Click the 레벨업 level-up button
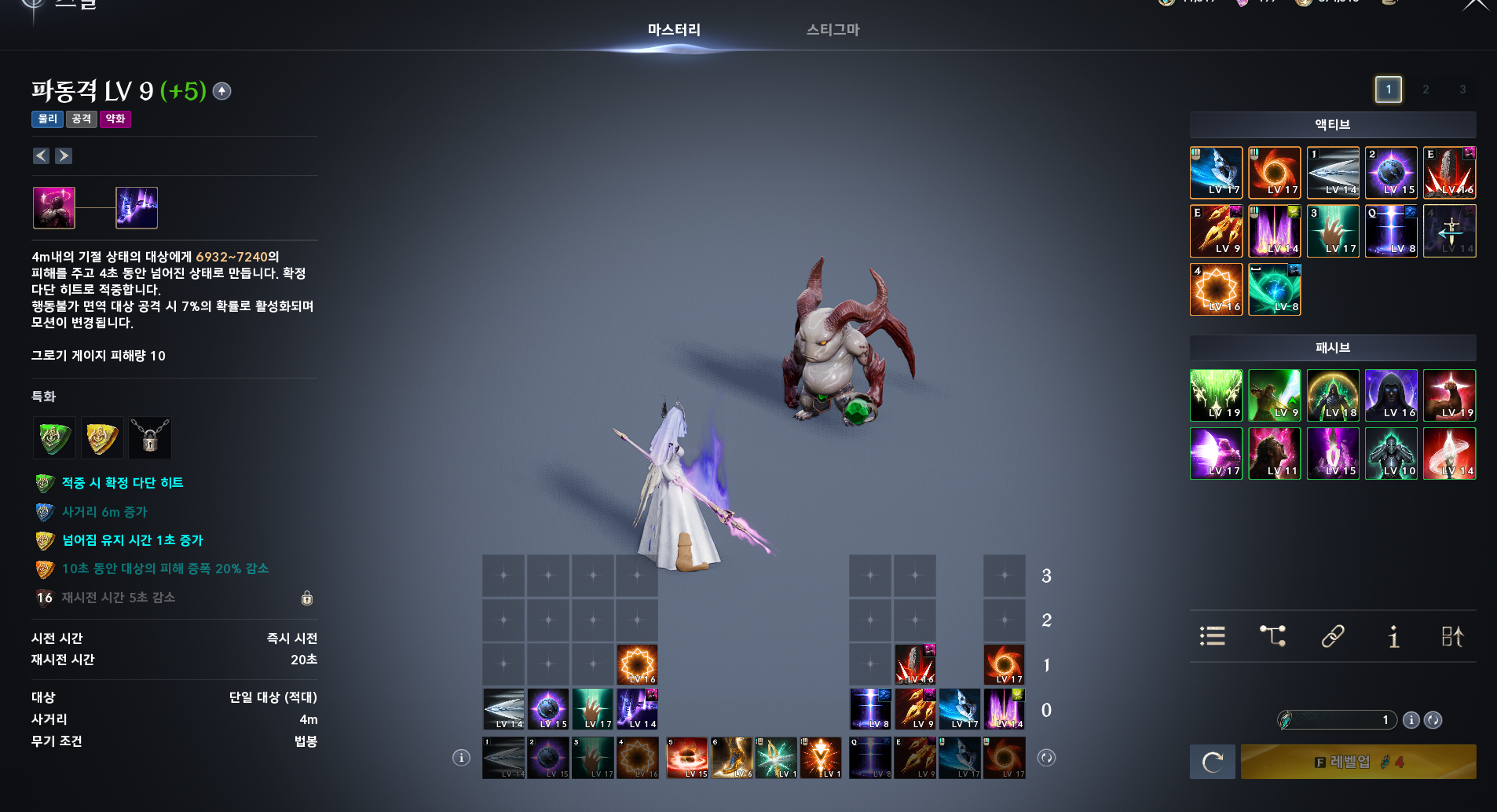The width and height of the screenshot is (1497, 812). (1358, 762)
